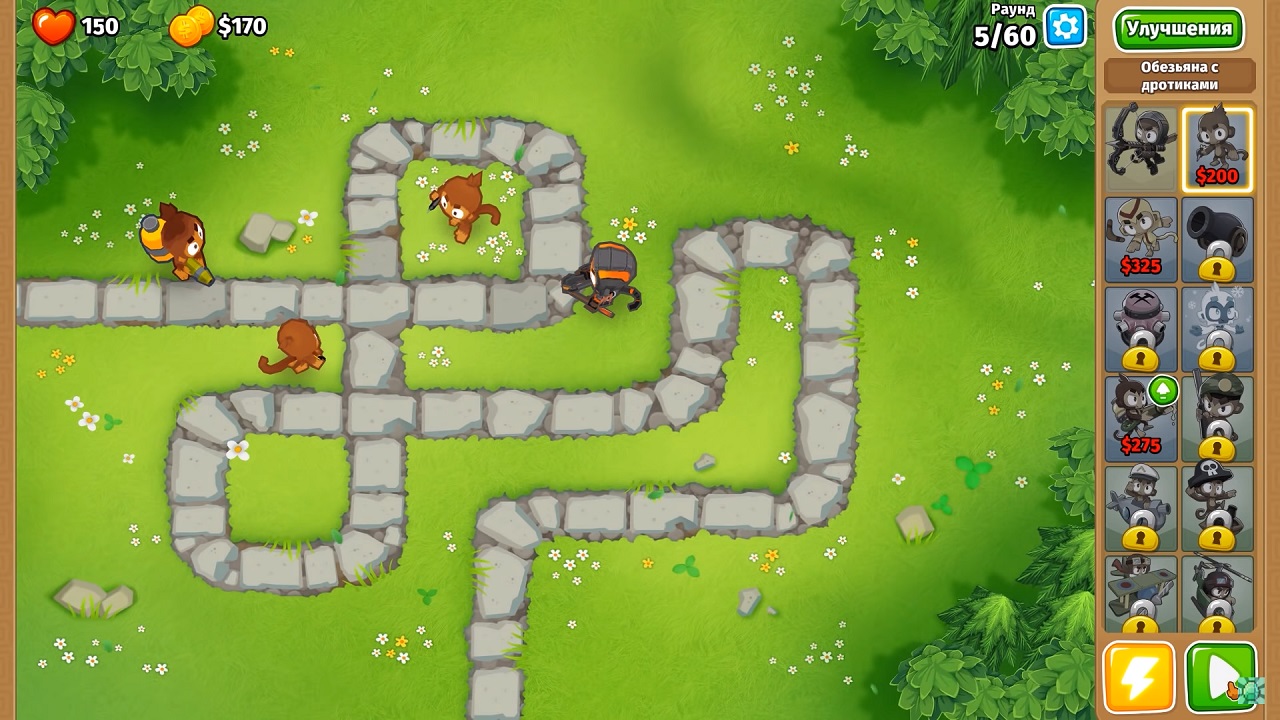Click the locked Tack Shooter tower icon
This screenshot has height=720, width=1280.
[1140, 330]
